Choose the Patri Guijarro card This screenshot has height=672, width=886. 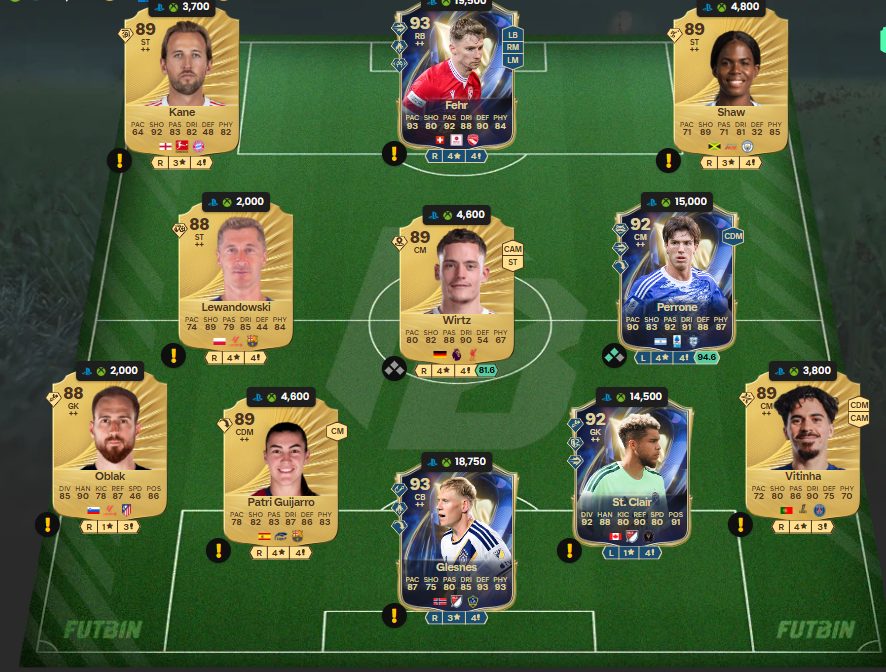pyautogui.click(x=281, y=470)
